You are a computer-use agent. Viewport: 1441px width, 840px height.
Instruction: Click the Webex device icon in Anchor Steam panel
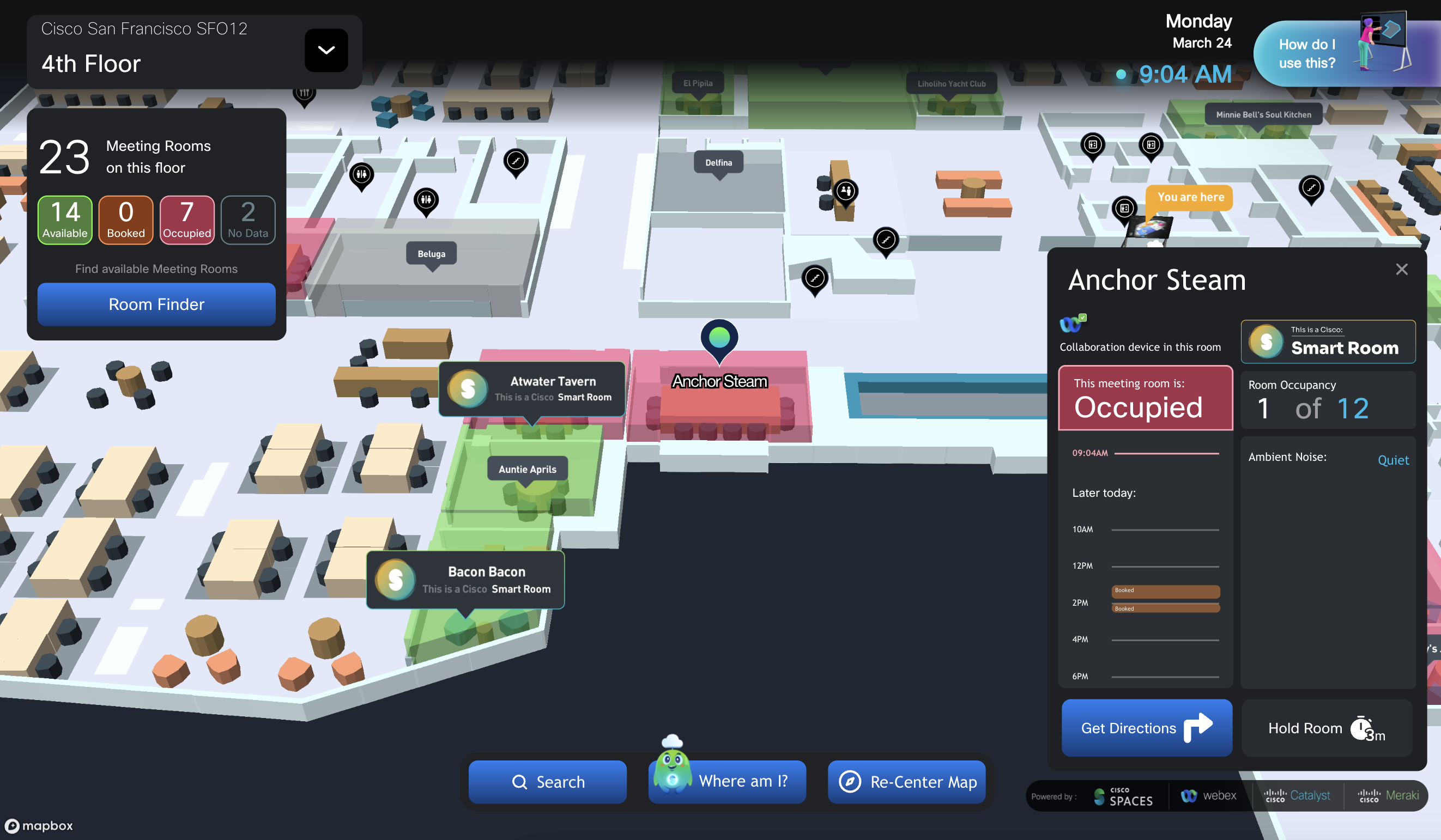1072,325
